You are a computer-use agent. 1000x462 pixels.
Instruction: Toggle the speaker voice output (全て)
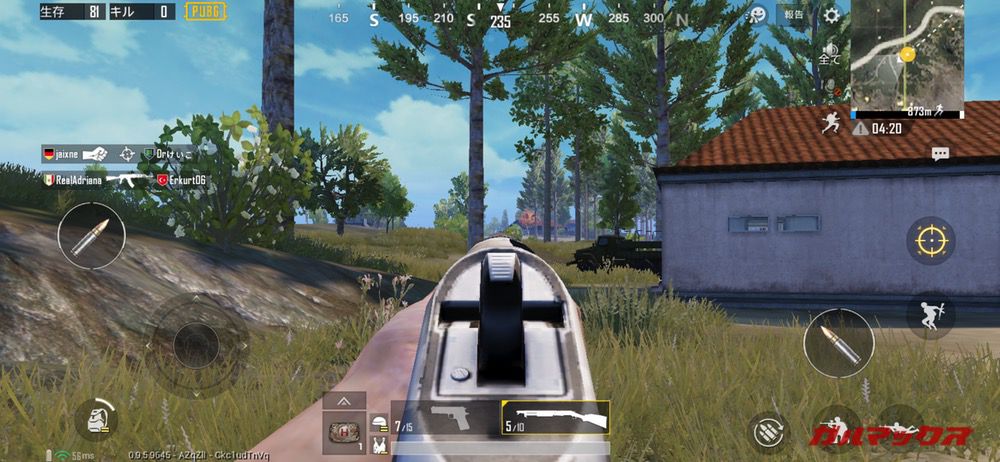click(x=830, y=53)
